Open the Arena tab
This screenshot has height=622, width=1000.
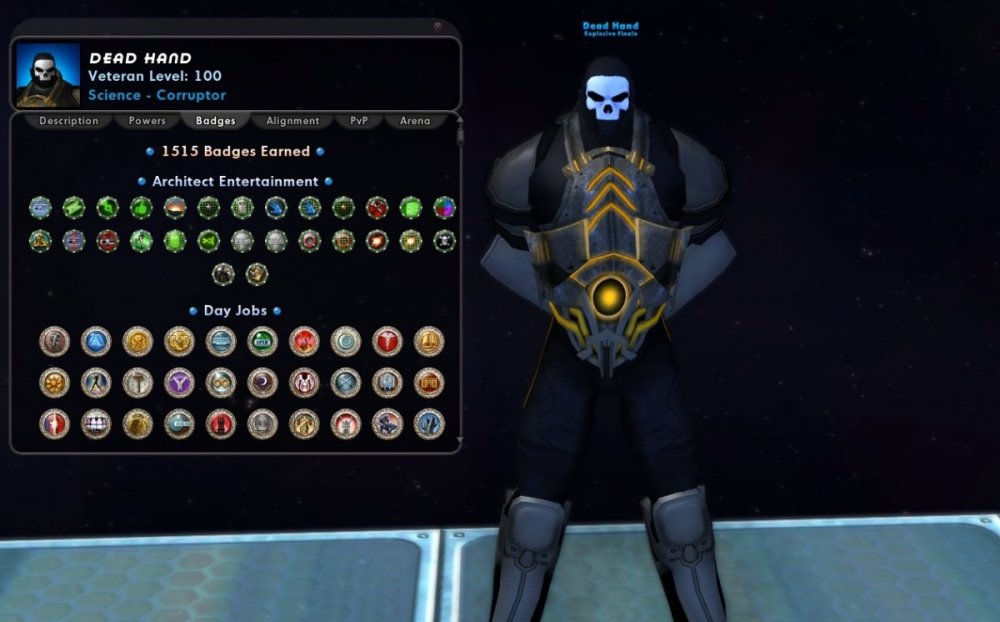coord(415,121)
